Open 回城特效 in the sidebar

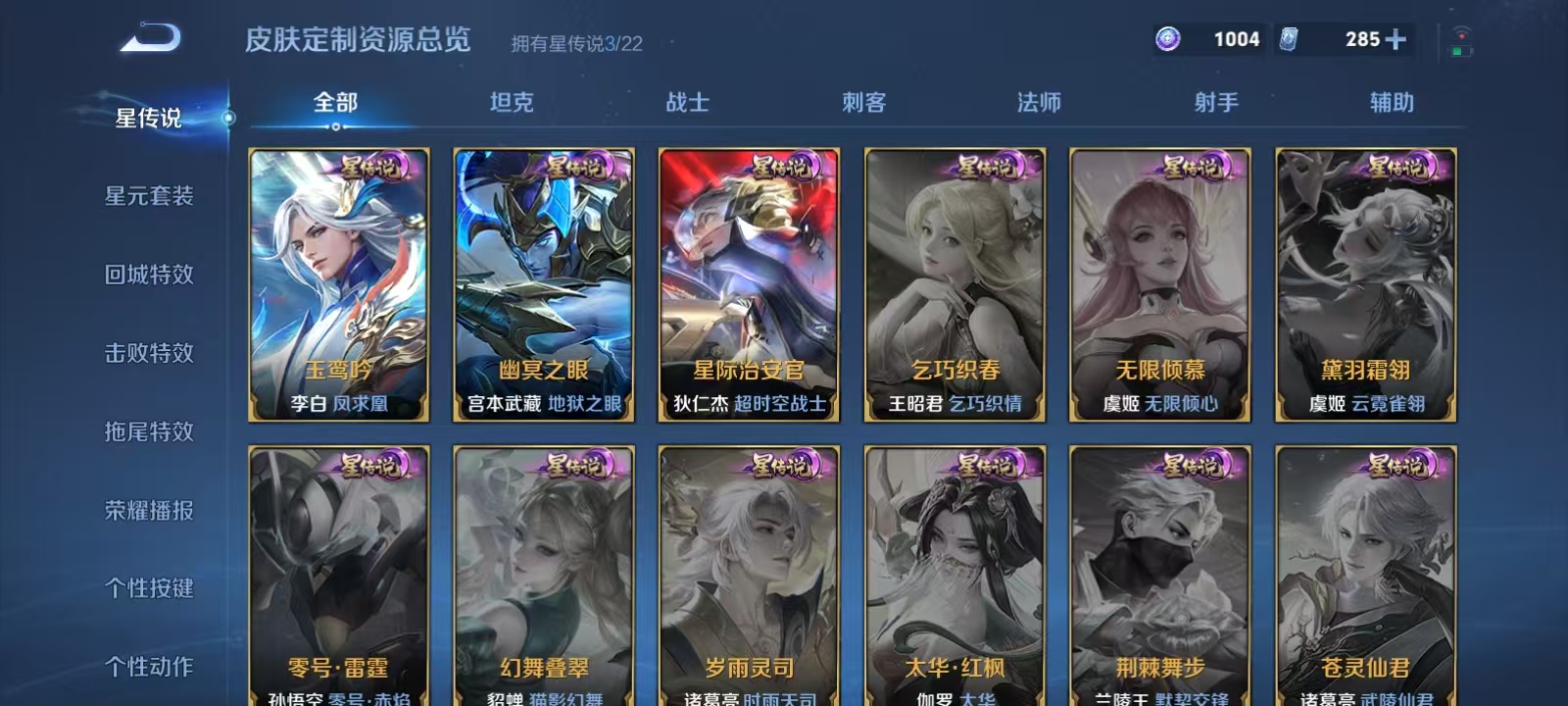148,275
